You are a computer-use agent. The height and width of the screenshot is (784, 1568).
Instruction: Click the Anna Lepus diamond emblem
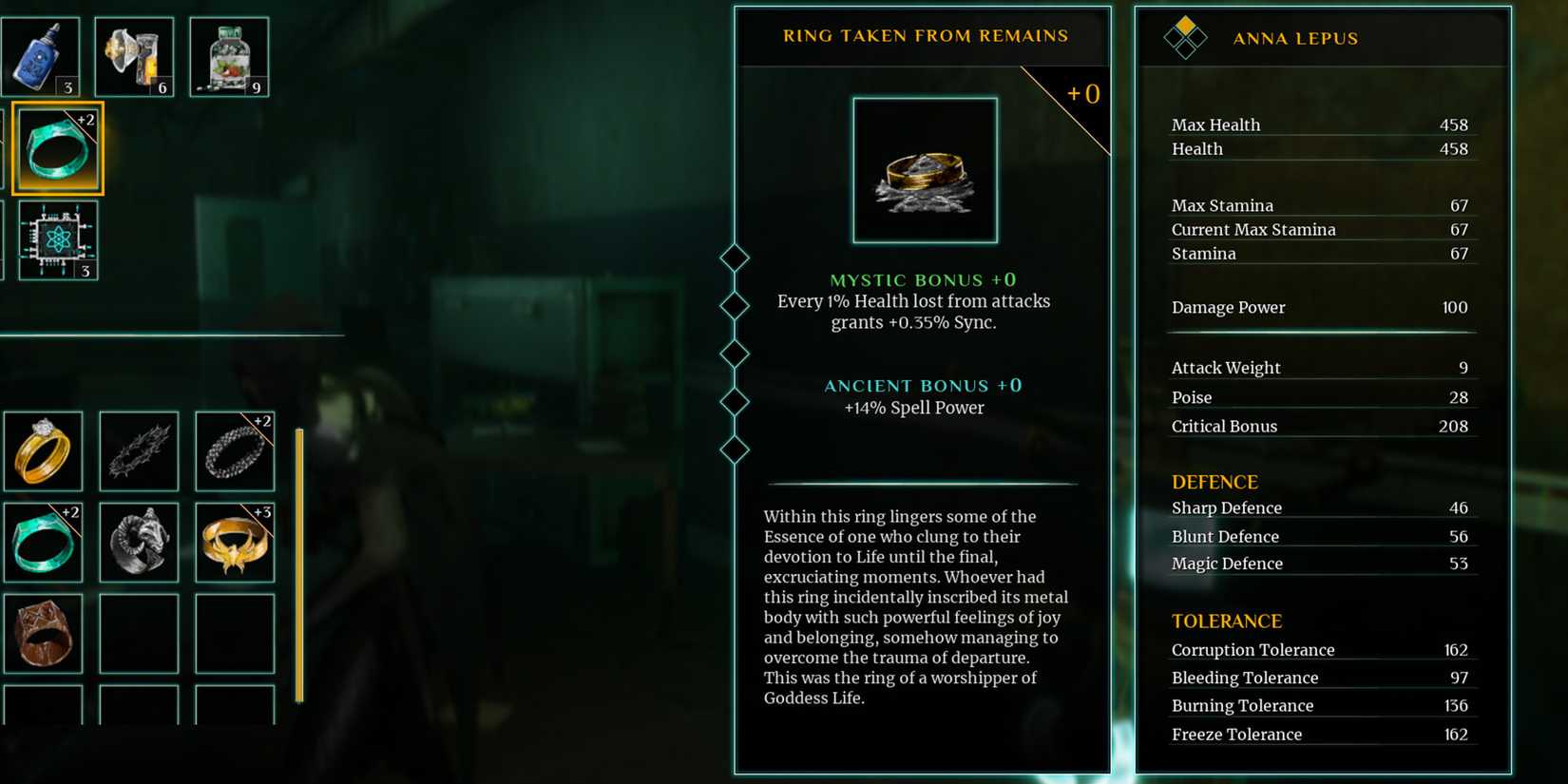[x=1184, y=38]
